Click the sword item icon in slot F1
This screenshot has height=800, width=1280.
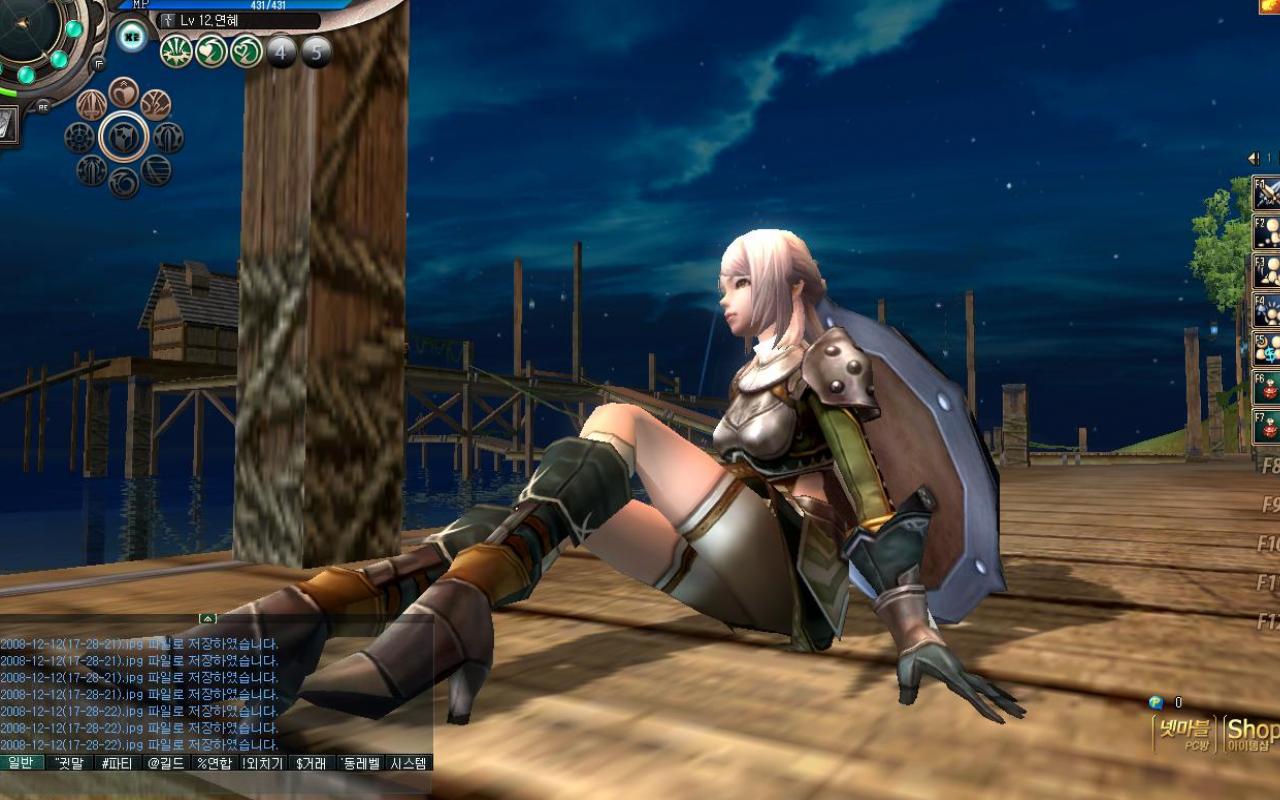[1266, 194]
